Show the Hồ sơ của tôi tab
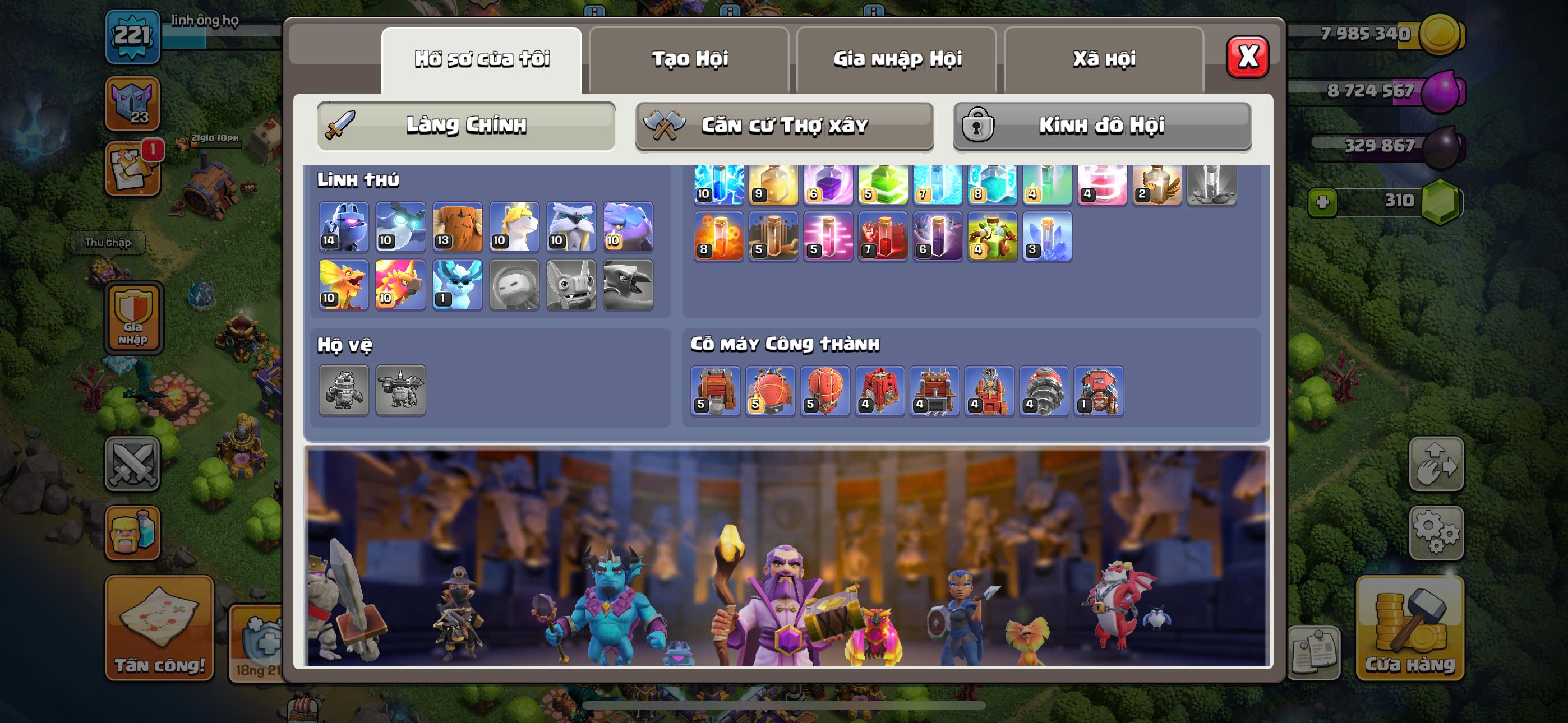Viewport: 1568px width, 723px height. pyautogui.click(x=482, y=59)
